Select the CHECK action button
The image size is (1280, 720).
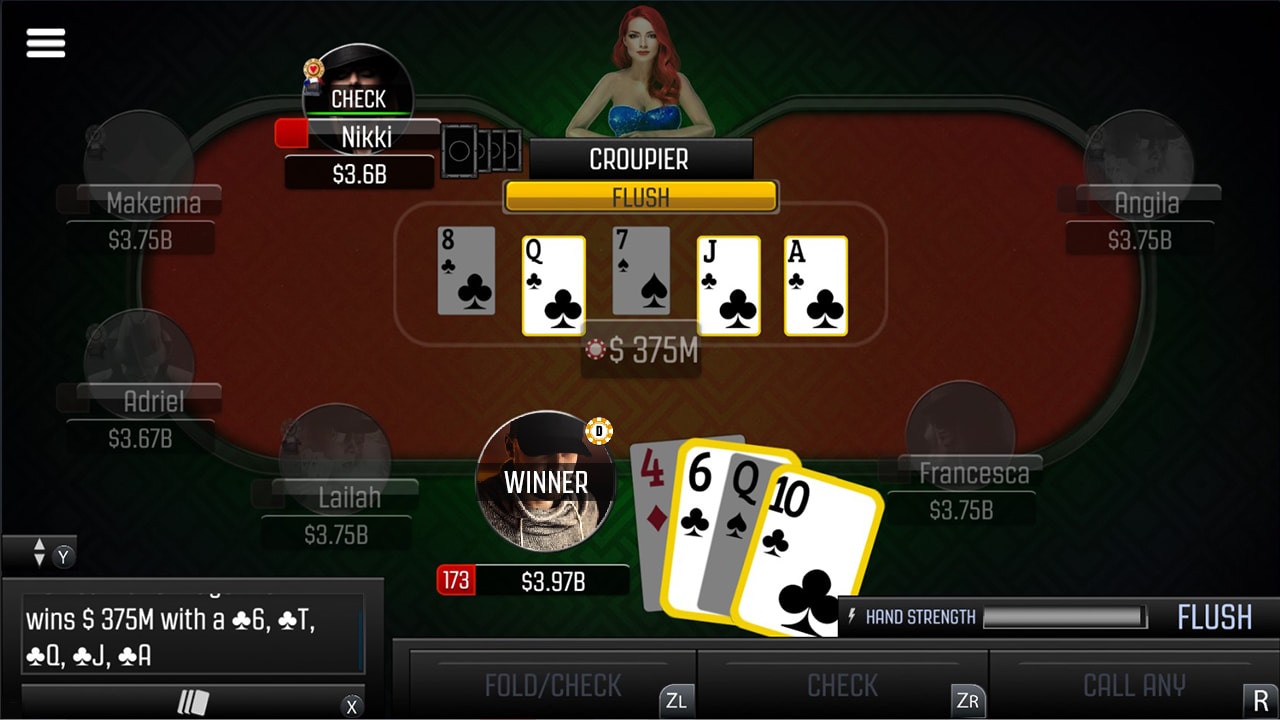[843, 686]
